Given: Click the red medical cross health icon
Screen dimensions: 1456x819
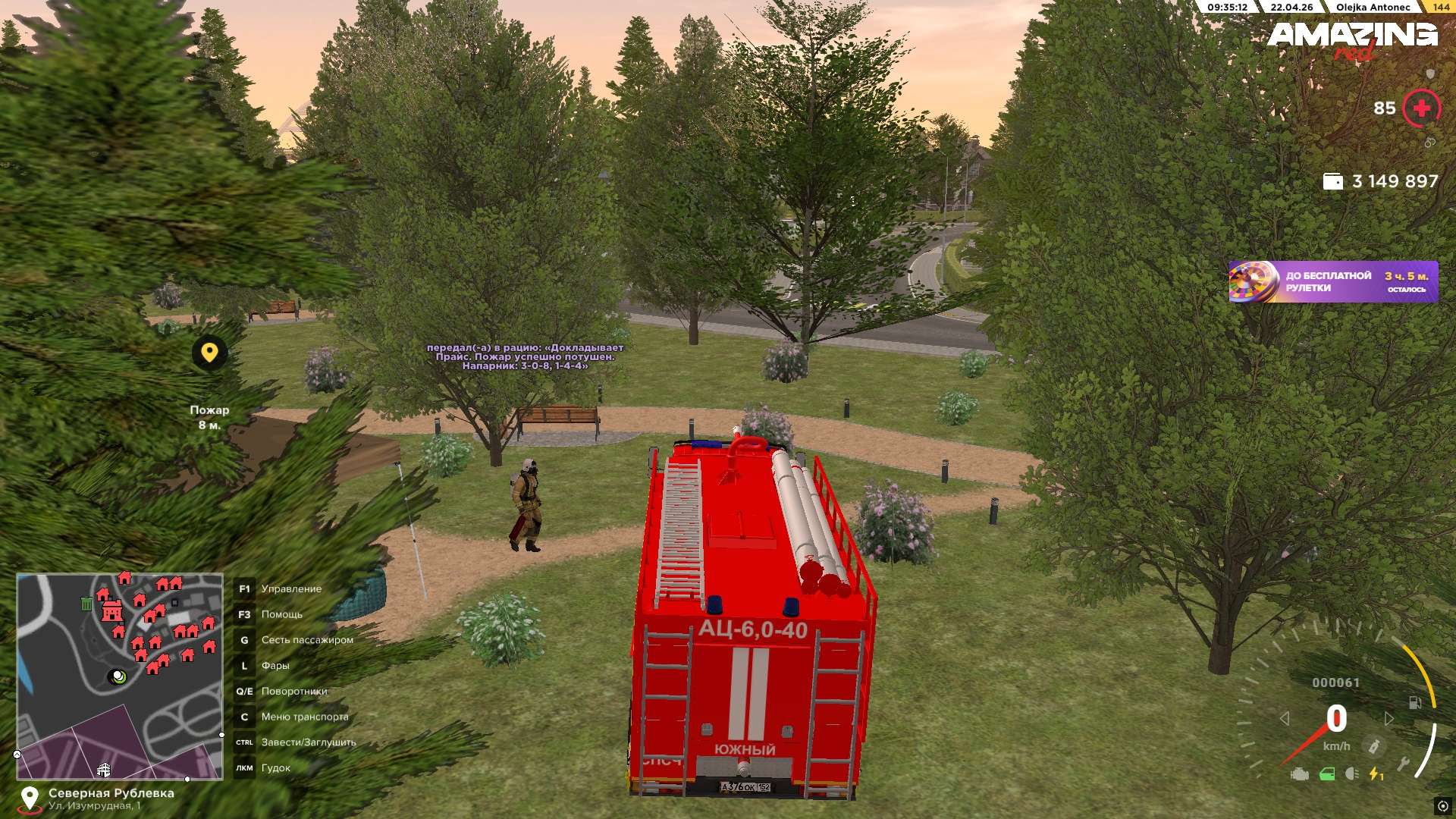Looking at the screenshot, I should (x=1421, y=108).
